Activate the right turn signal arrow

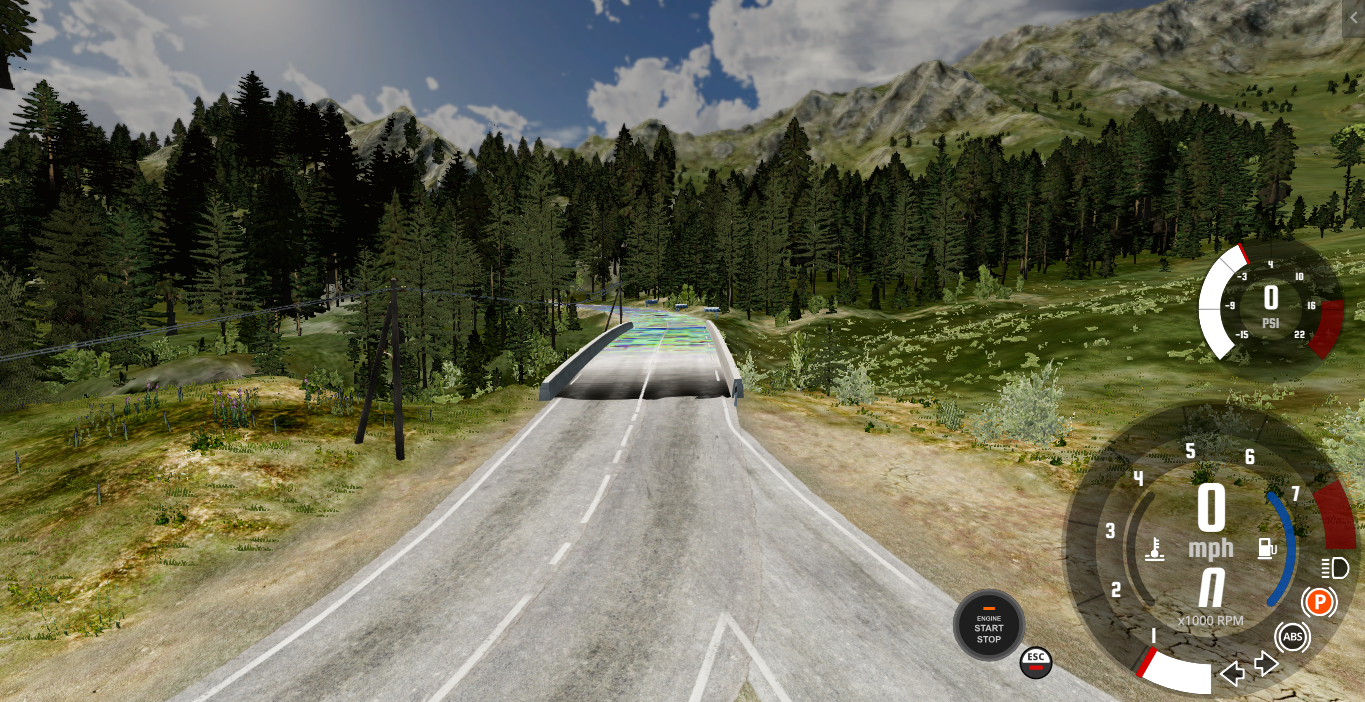tap(1266, 663)
